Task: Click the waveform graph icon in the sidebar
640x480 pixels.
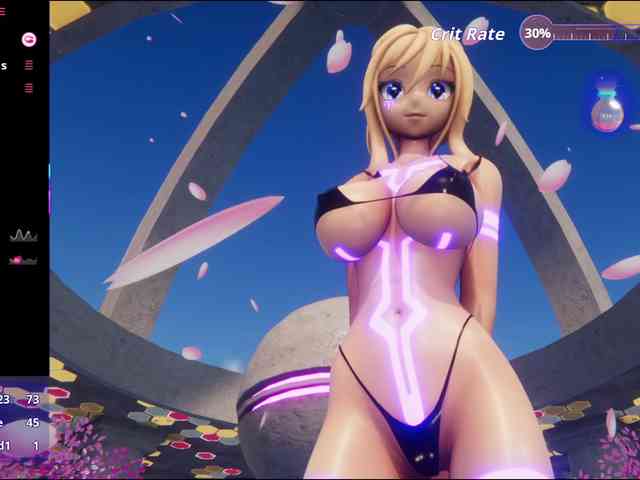Action: point(23,236)
